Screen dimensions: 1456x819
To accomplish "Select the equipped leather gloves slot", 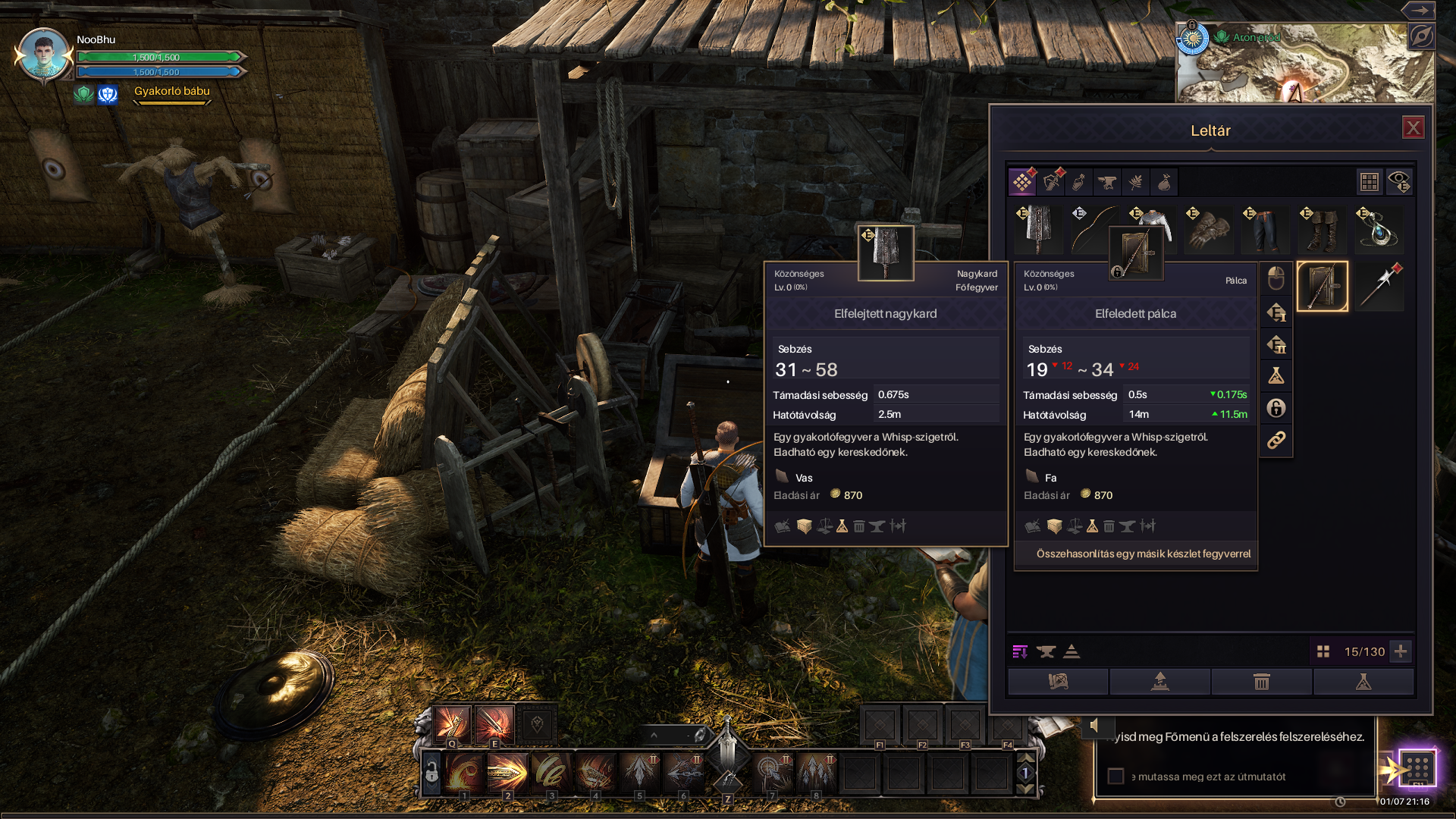I will tap(1209, 230).
